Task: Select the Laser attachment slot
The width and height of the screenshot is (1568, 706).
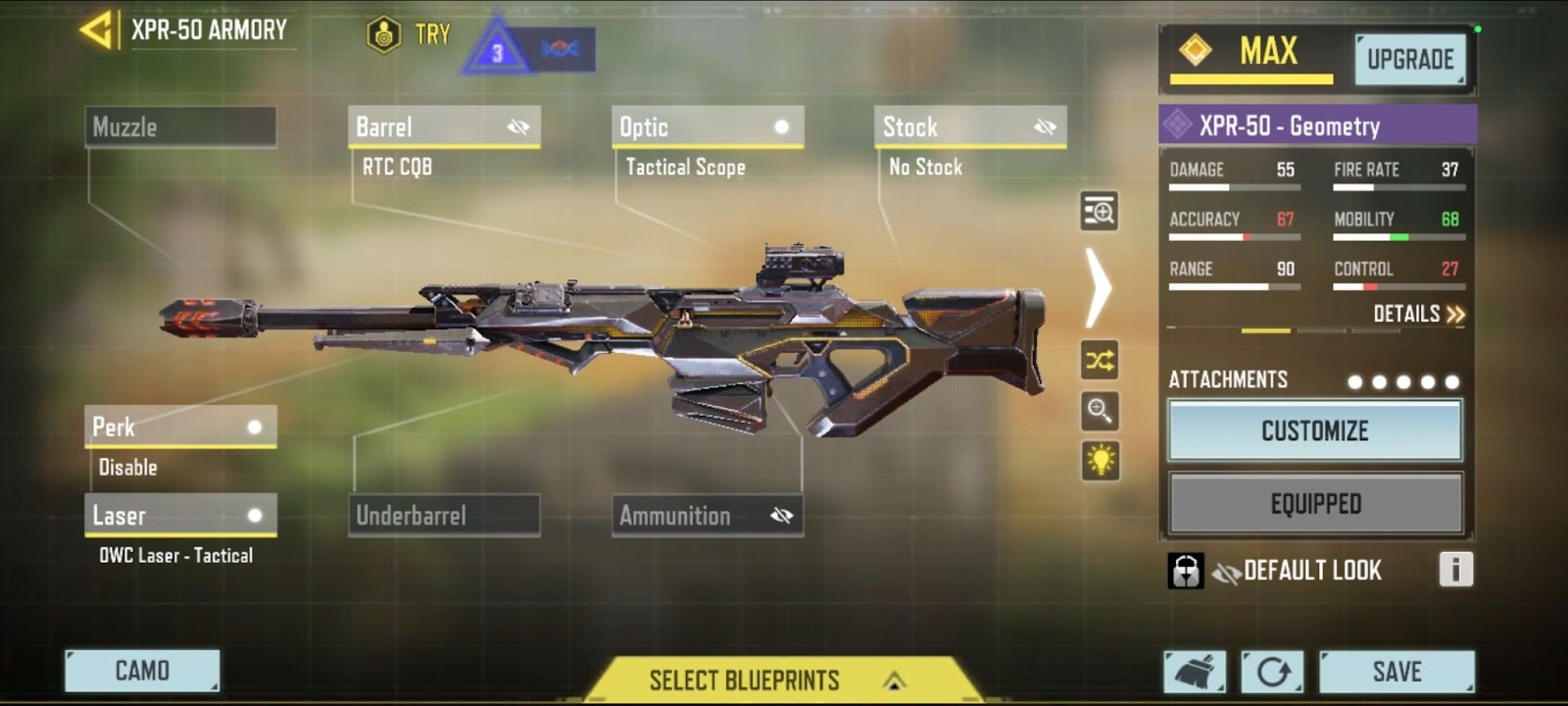Action: pyautogui.click(x=180, y=516)
